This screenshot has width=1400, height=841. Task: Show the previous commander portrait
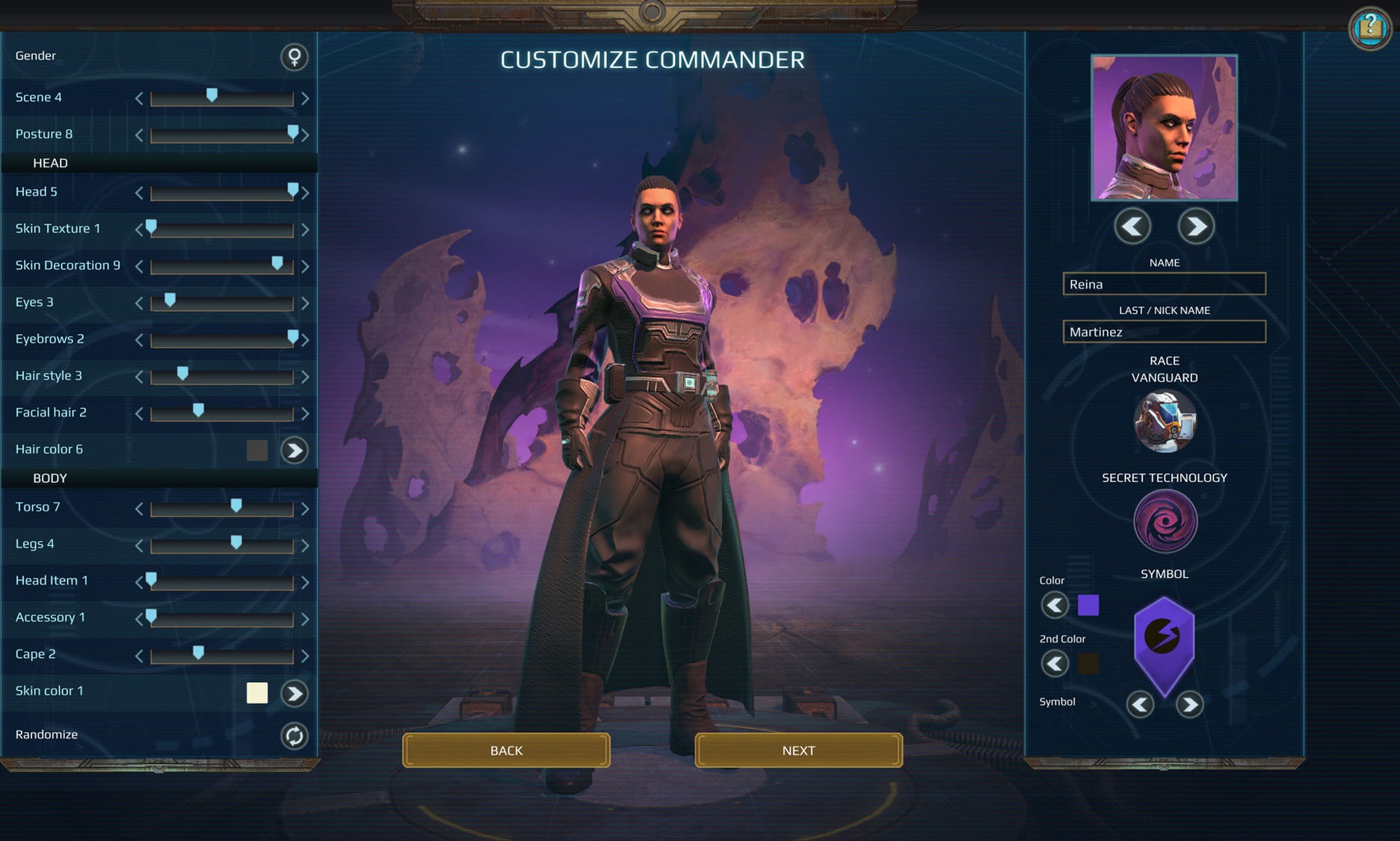click(1132, 226)
